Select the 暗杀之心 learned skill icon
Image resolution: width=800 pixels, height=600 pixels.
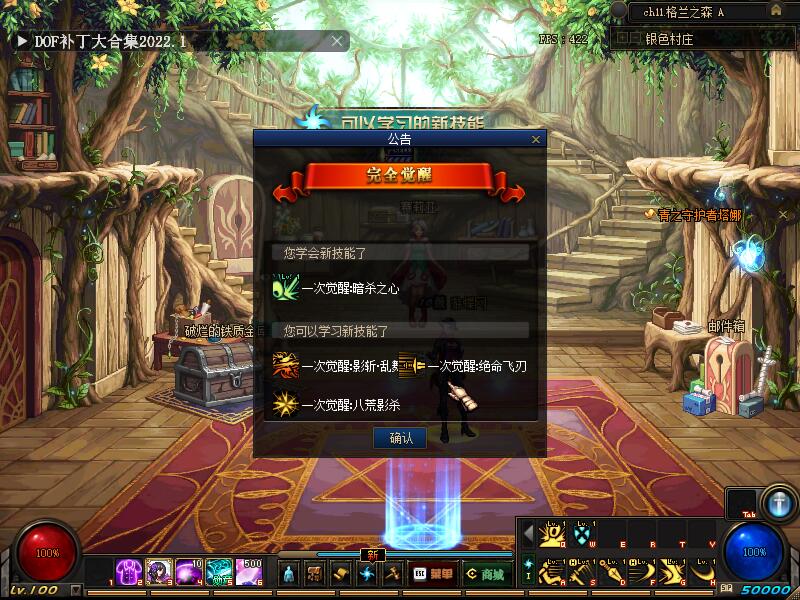click(285, 288)
